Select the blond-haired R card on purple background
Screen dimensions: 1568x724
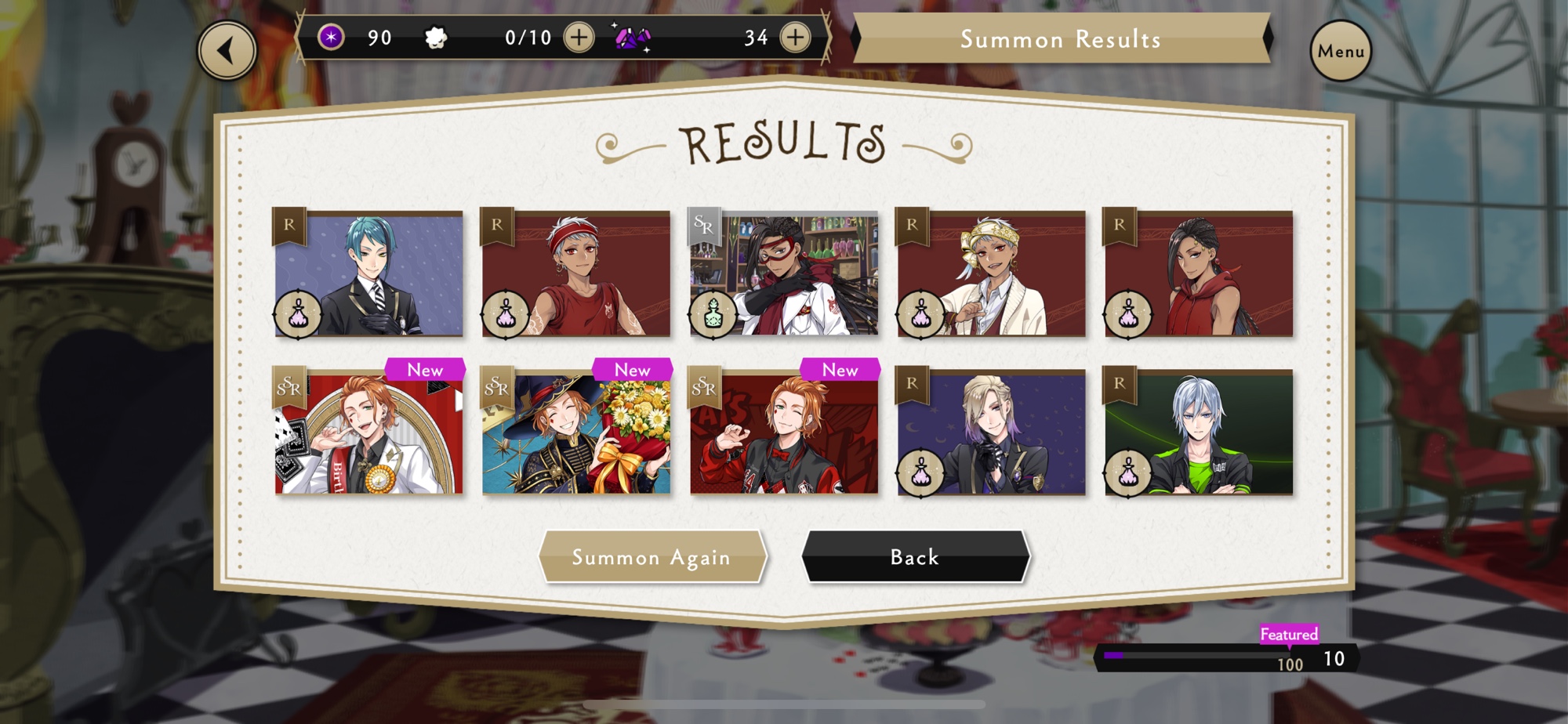[x=992, y=432]
